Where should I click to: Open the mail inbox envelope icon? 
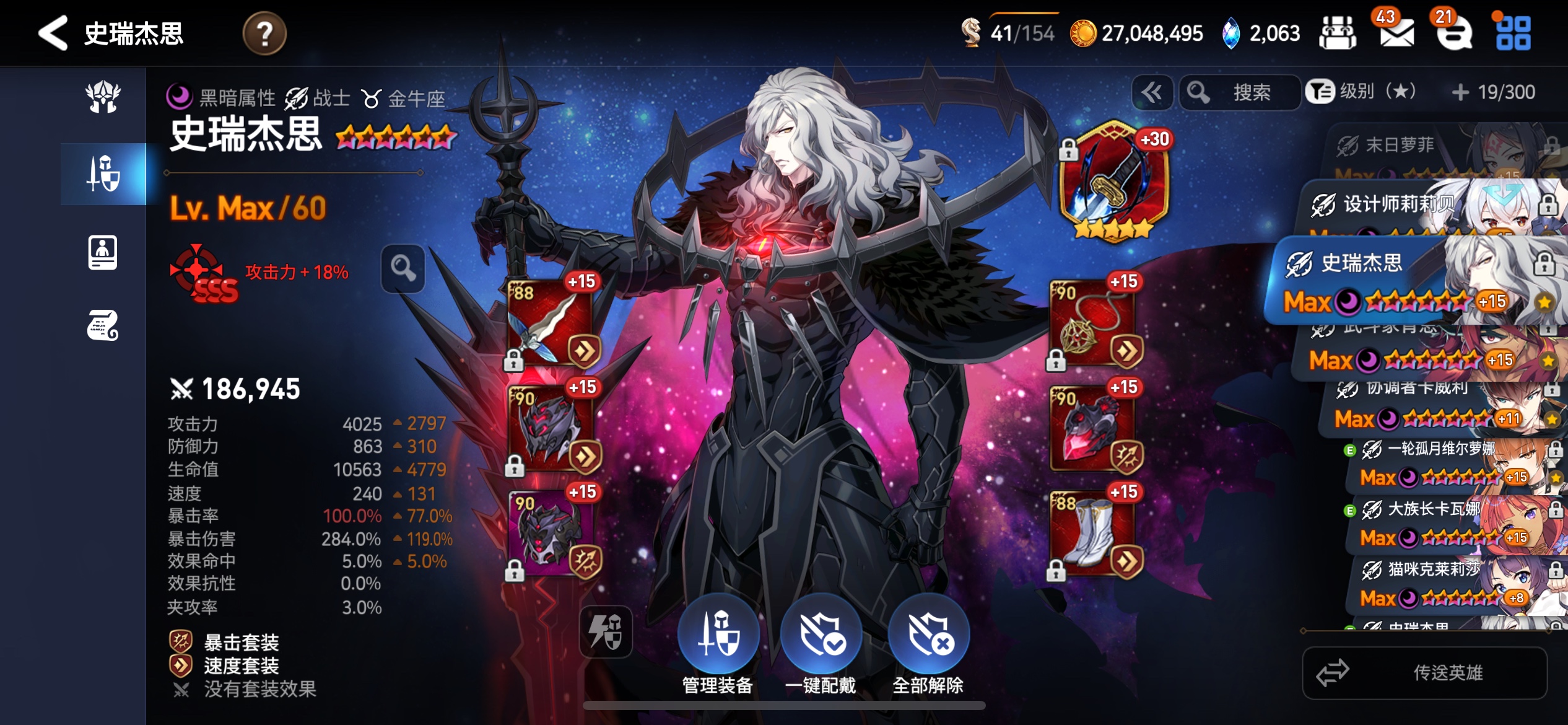pyautogui.click(x=1396, y=33)
